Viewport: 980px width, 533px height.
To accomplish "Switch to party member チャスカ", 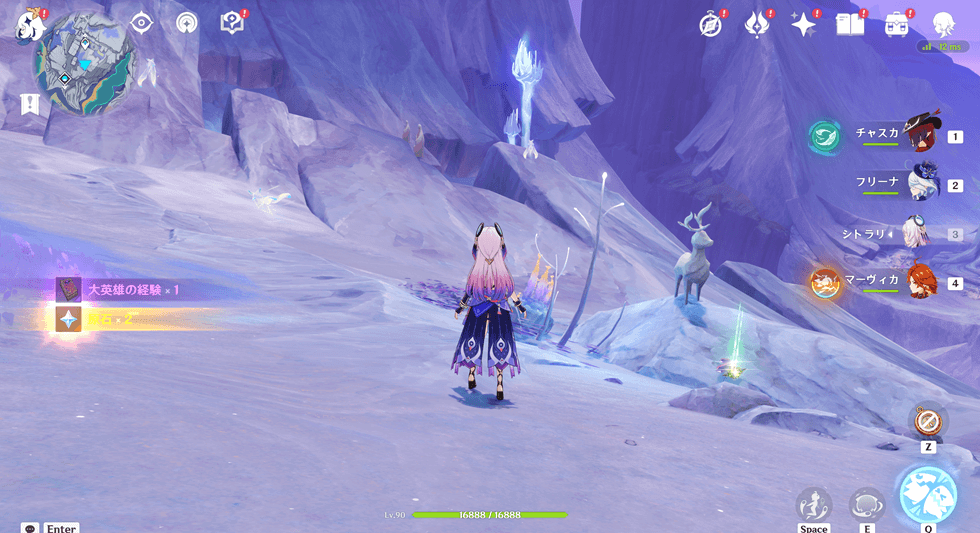I will pyautogui.click(x=920, y=134).
